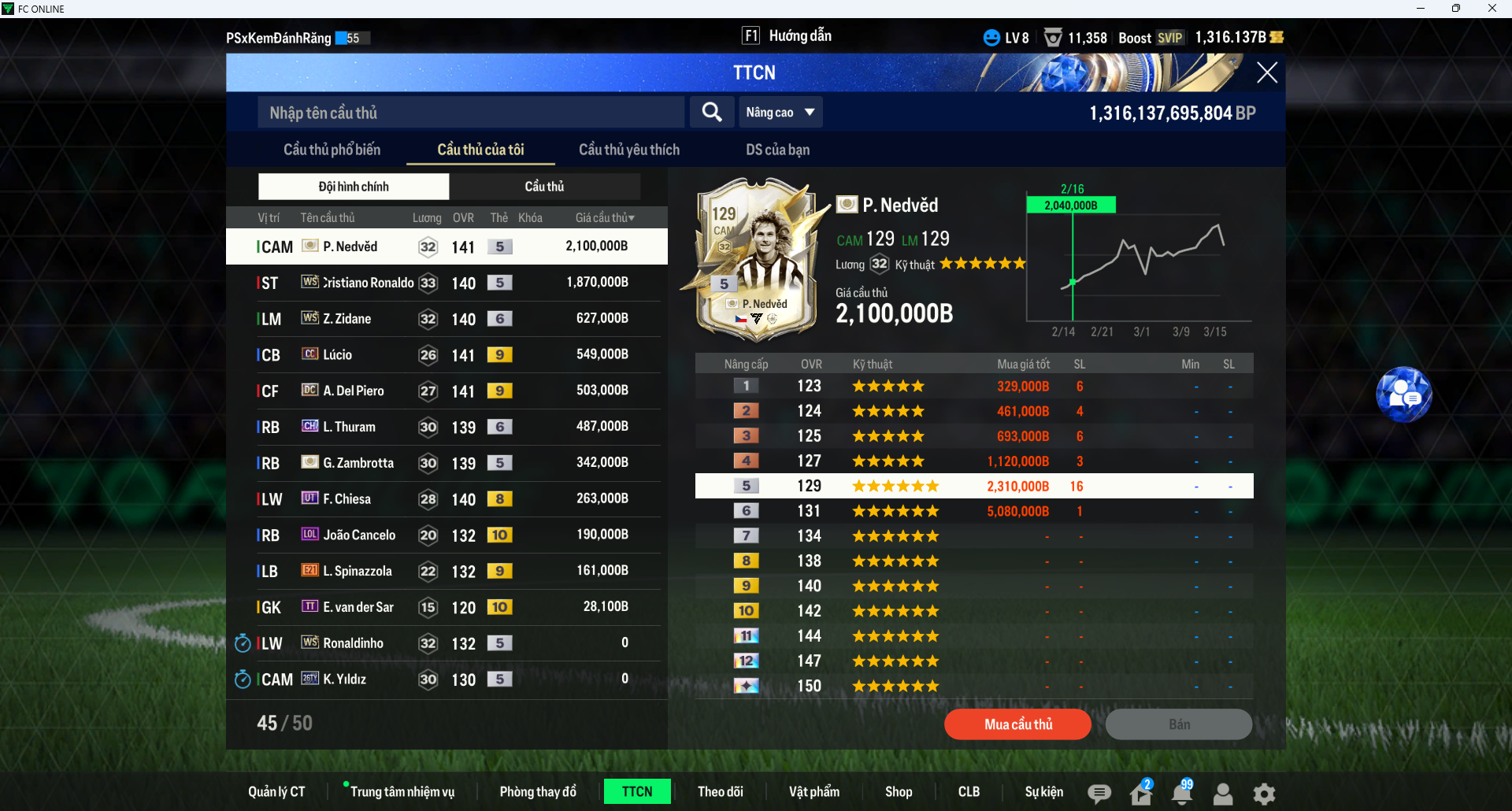
Task: Open the notification bell icon
Action: (1181, 794)
